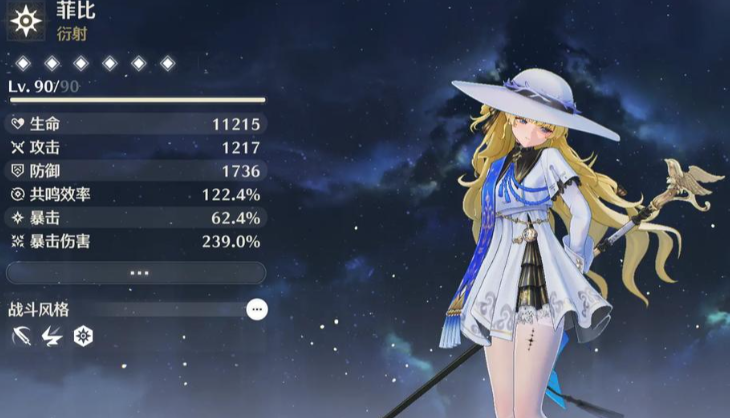This screenshot has width=730, height=418.
Task: Open combat style details via round ellipsis button
Action: [x=257, y=310]
